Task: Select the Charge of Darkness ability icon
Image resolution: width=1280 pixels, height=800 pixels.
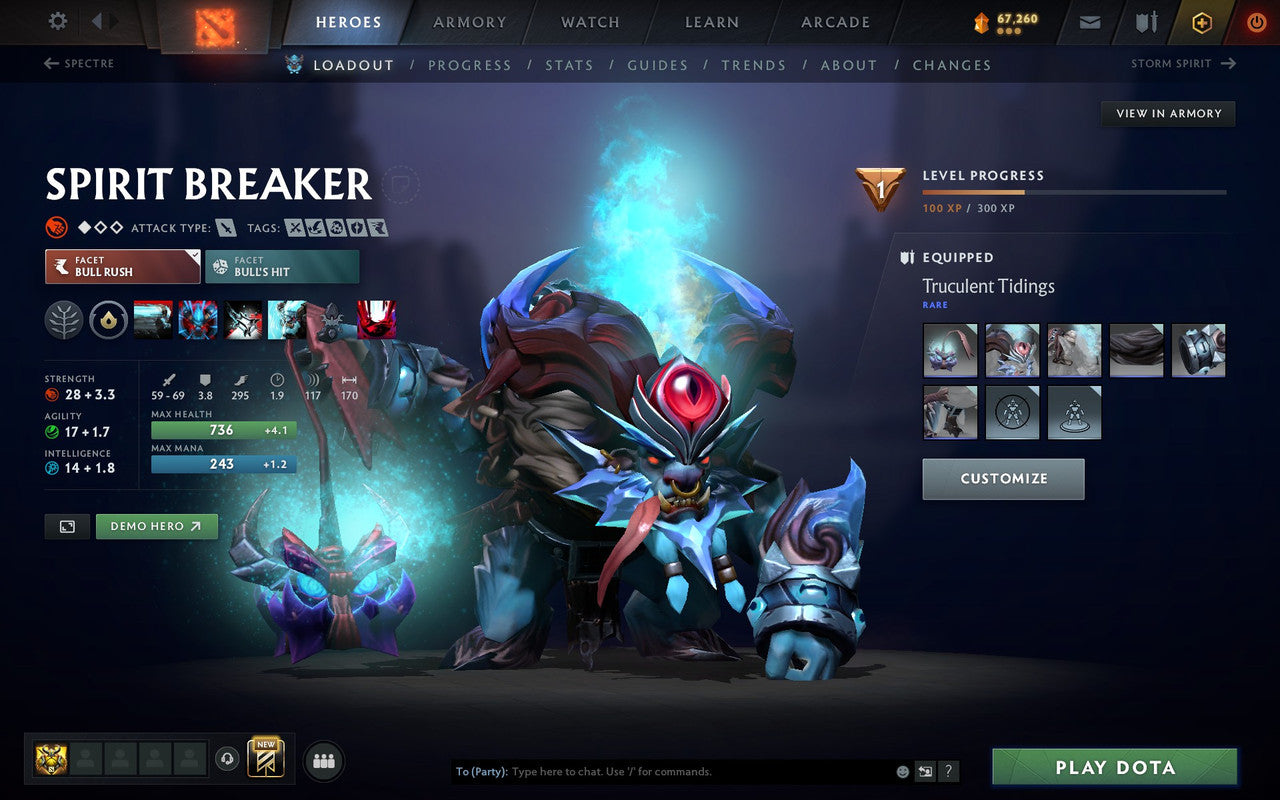Action: coord(154,319)
